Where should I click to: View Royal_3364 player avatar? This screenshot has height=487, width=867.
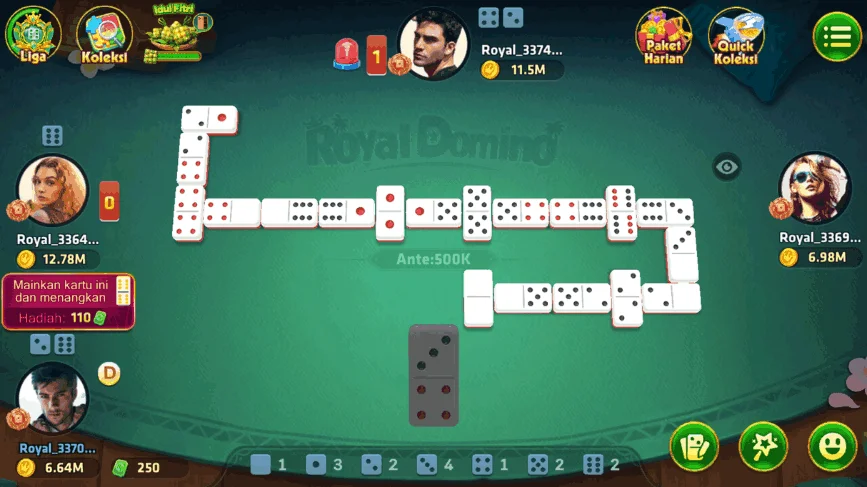[52, 190]
